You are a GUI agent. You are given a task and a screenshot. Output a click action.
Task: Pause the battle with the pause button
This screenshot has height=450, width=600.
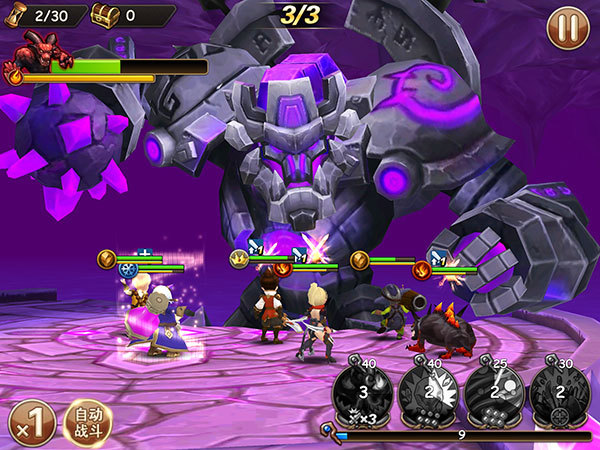(568, 27)
